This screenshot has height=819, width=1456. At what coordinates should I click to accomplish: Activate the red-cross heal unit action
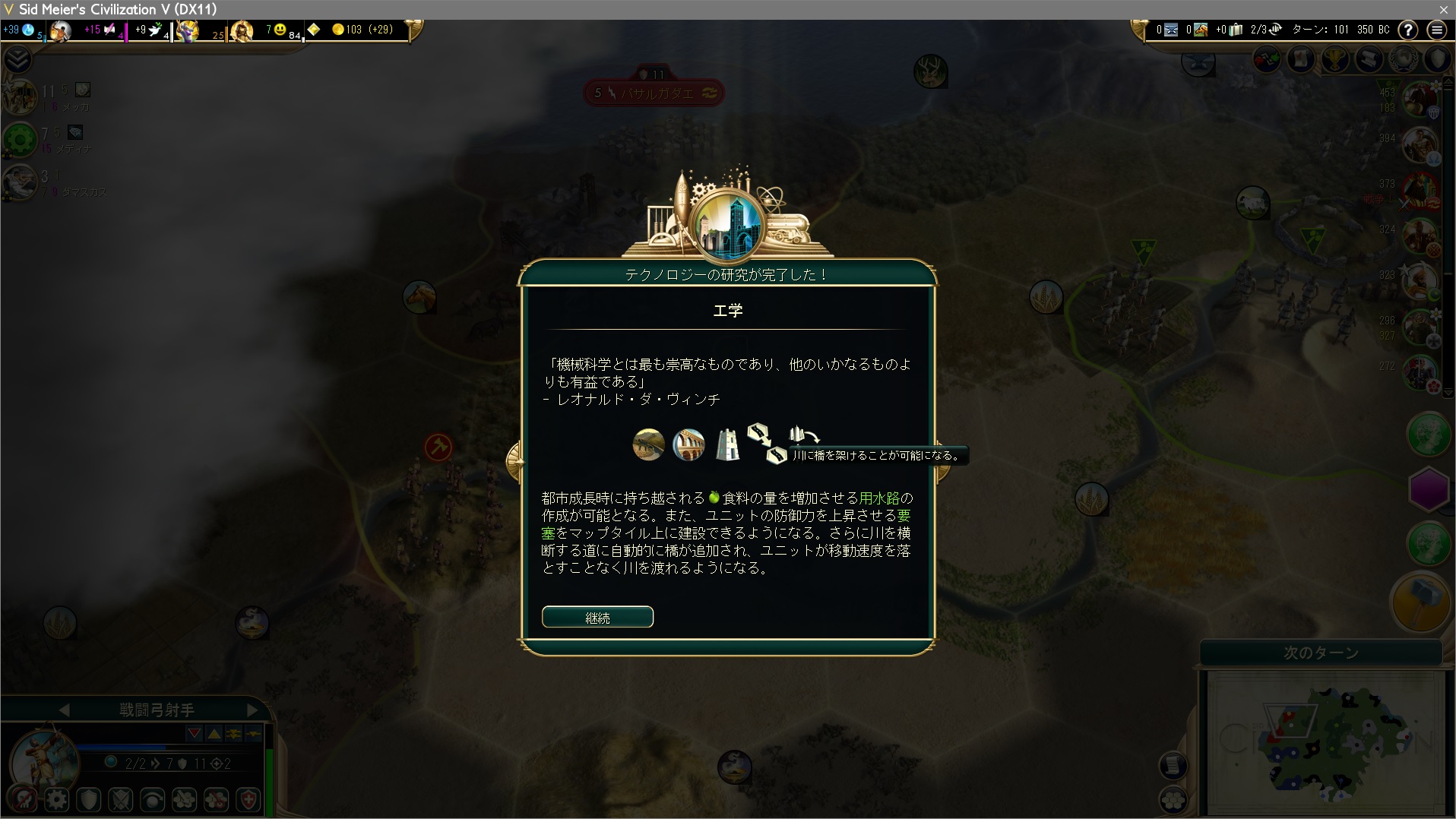(248, 799)
